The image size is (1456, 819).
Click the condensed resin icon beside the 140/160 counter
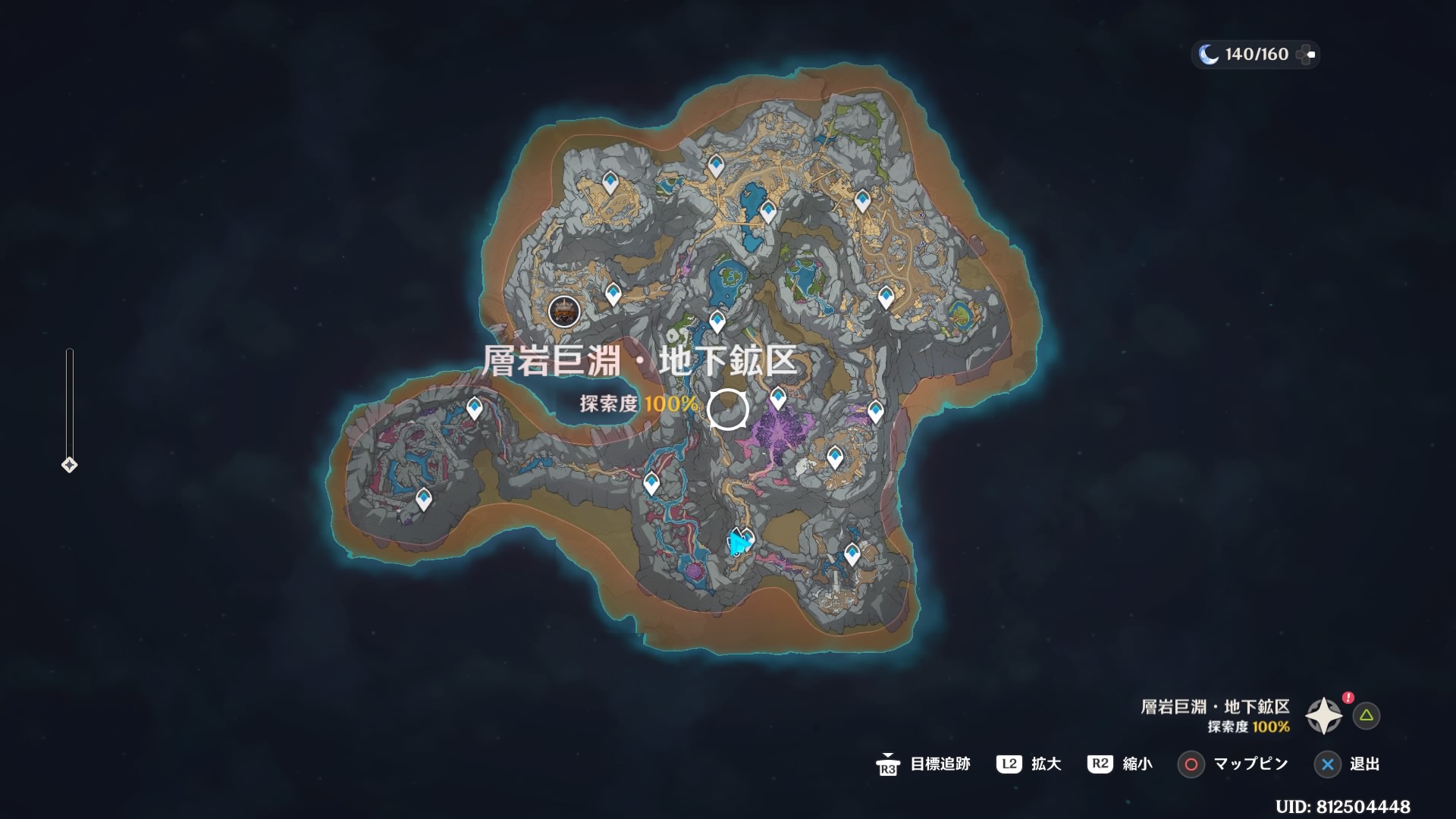point(1306,53)
